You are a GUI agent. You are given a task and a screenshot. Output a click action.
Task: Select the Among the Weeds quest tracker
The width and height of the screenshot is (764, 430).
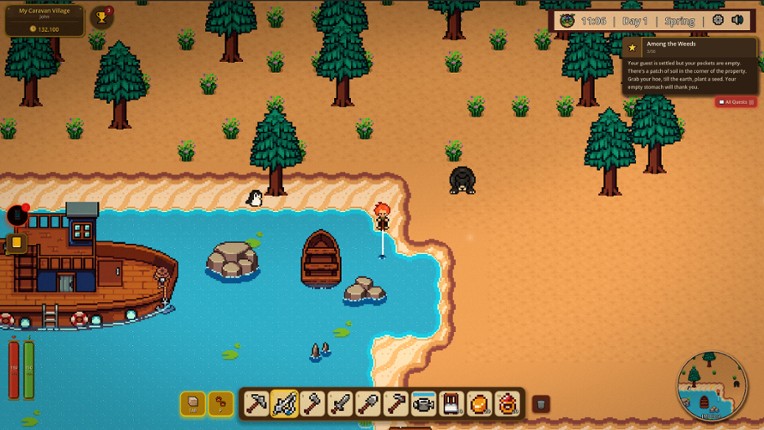689,66
